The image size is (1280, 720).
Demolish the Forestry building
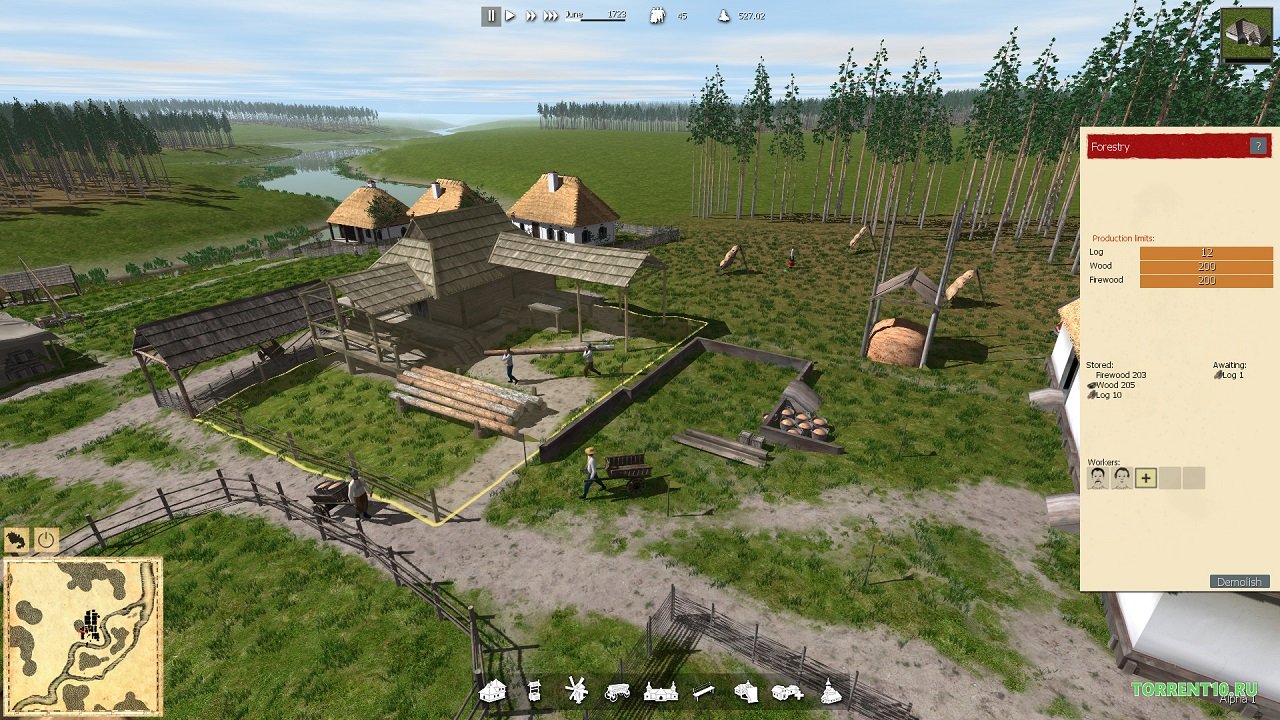click(1240, 582)
